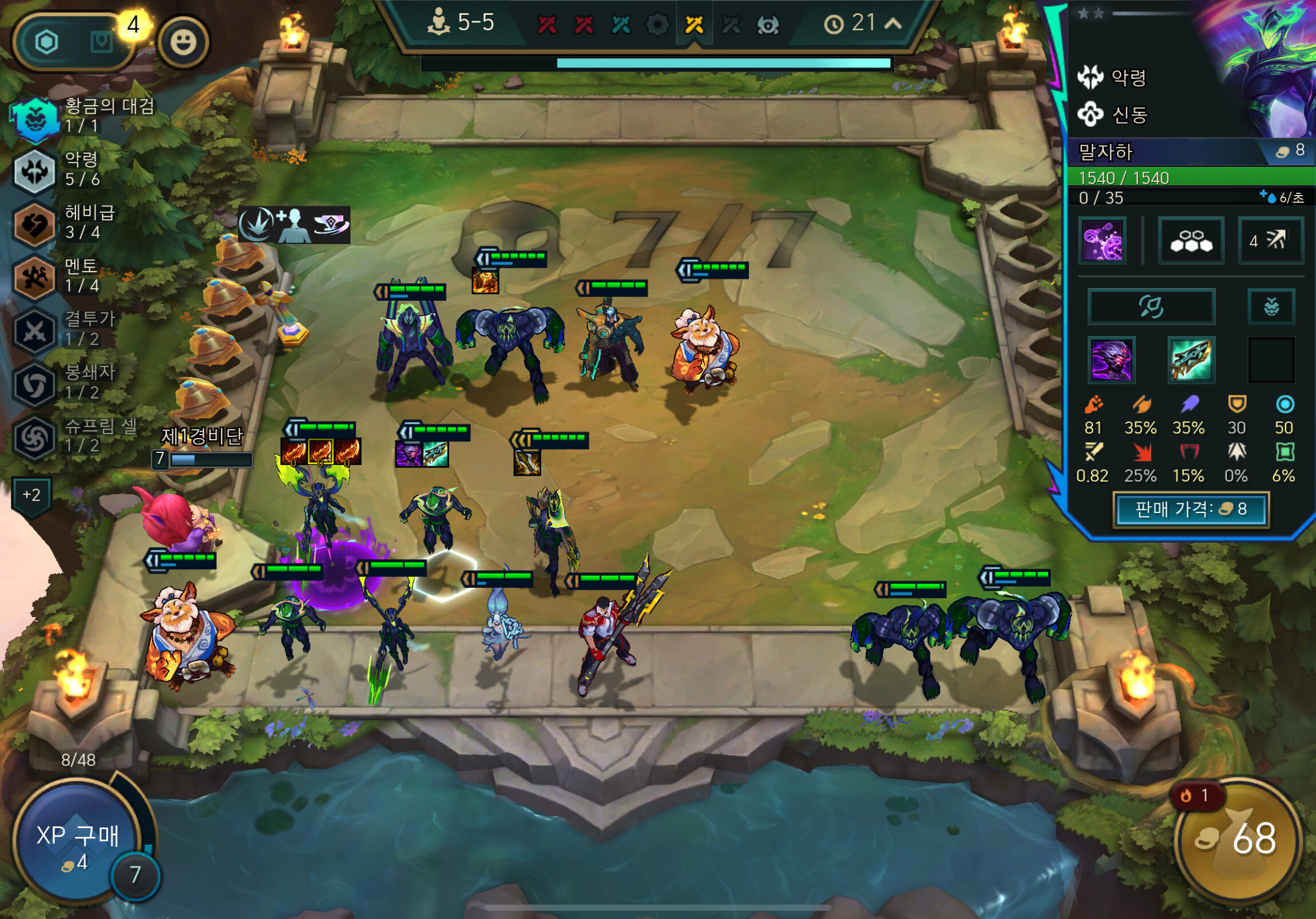The height and width of the screenshot is (919, 1316).
Task: Open the augment hexagon button
Action: [x=47, y=42]
